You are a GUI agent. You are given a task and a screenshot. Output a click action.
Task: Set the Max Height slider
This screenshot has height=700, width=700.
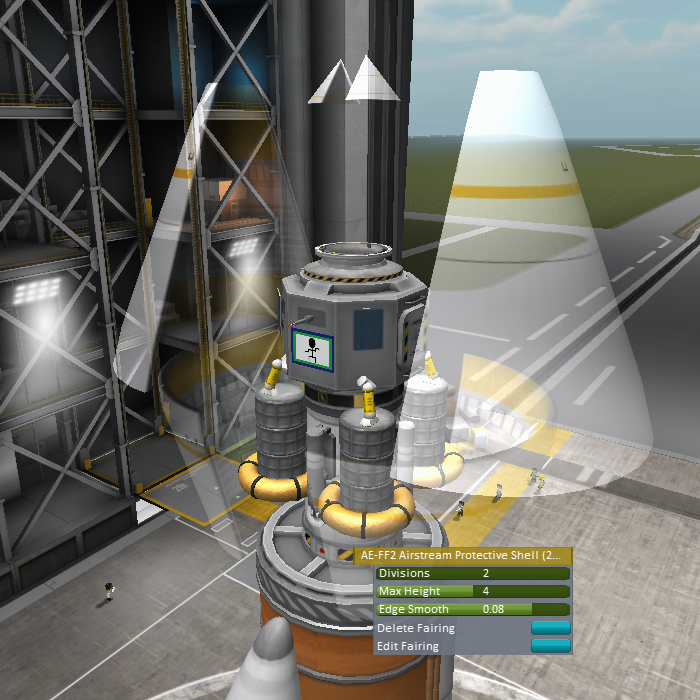pos(472,592)
